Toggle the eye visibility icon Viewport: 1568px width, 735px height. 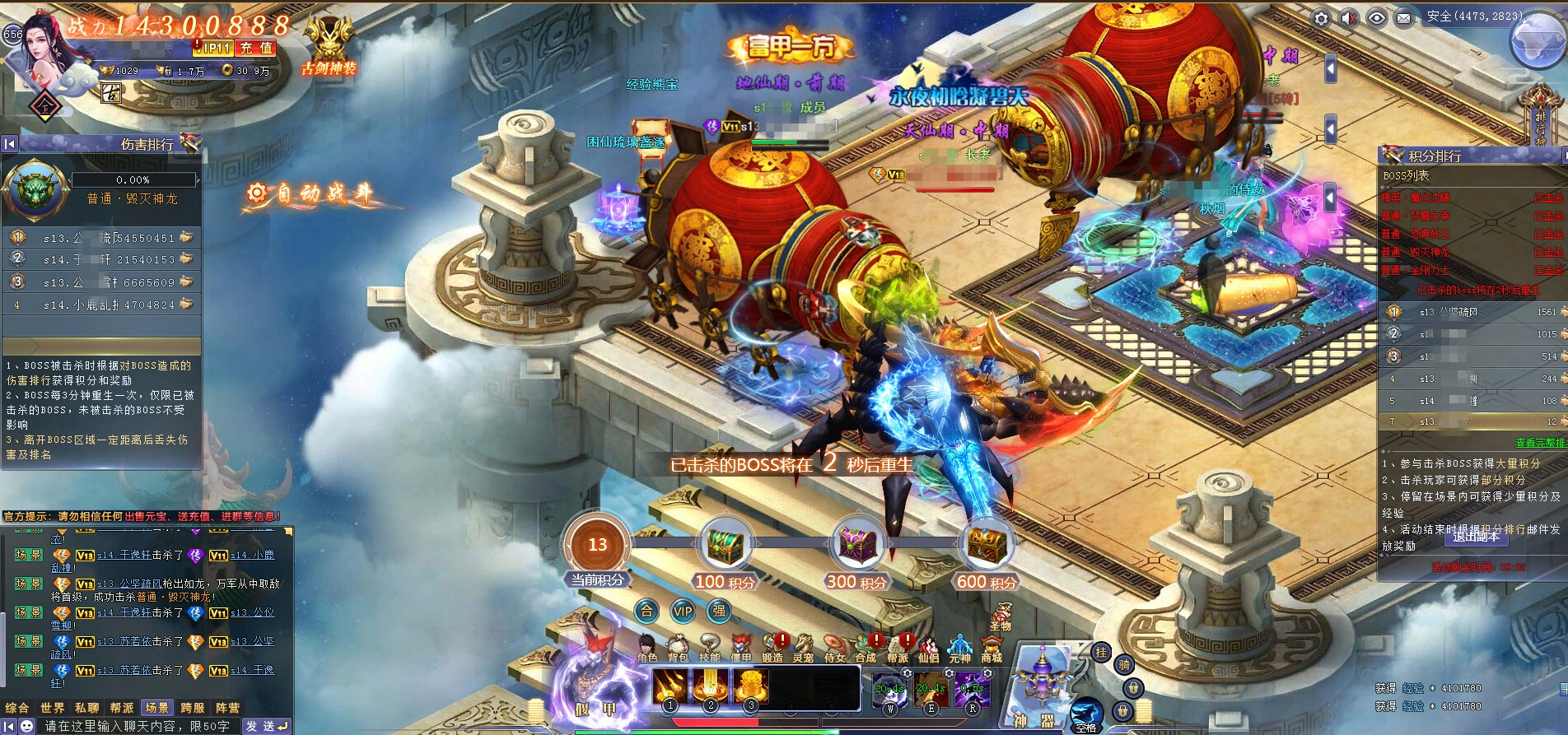1376,18
